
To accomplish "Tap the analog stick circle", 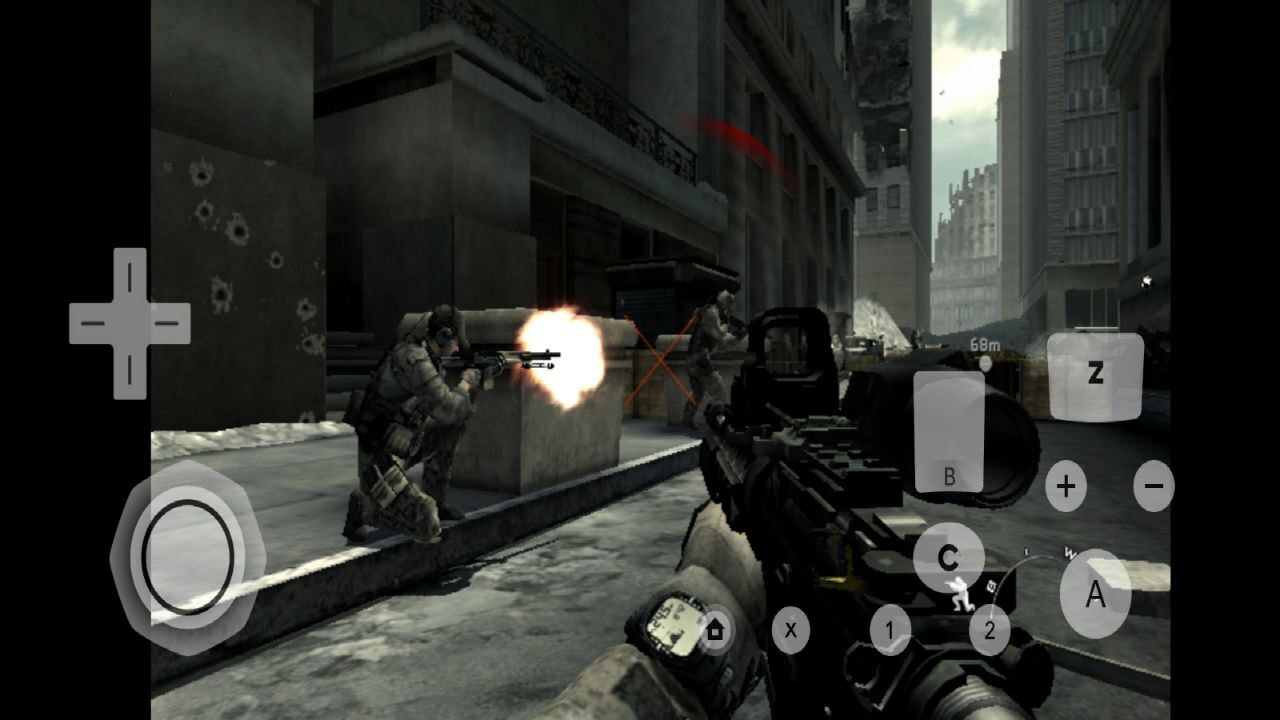I will click(x=187, y=556).
